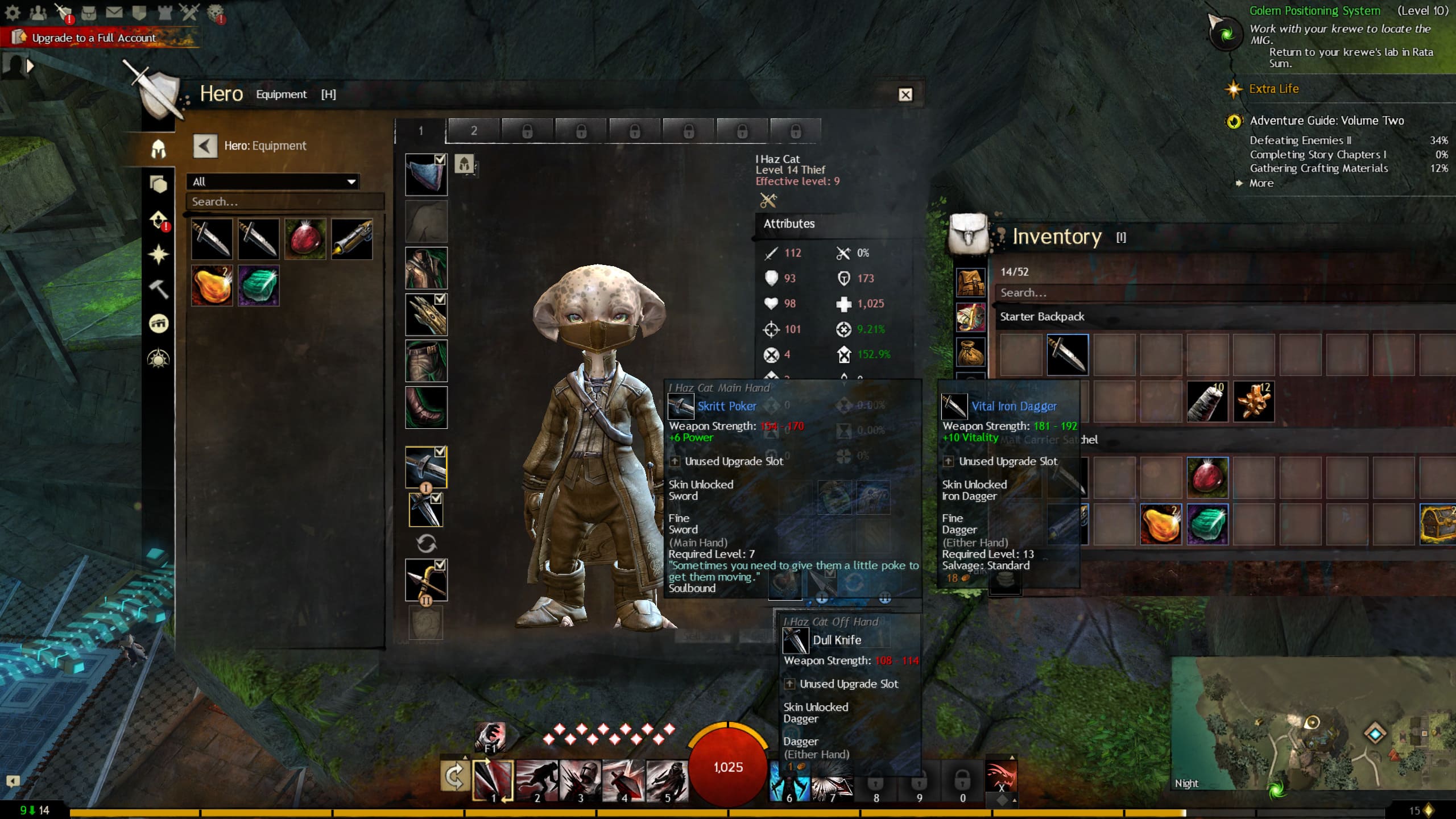1456x819 pixels.
Task: Close the Hero equipment panel
Action: (905, 94)
